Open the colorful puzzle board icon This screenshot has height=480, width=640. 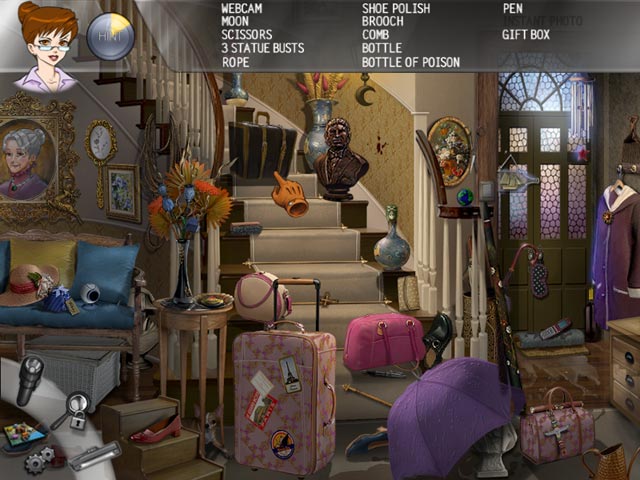(x=24, y=436)
